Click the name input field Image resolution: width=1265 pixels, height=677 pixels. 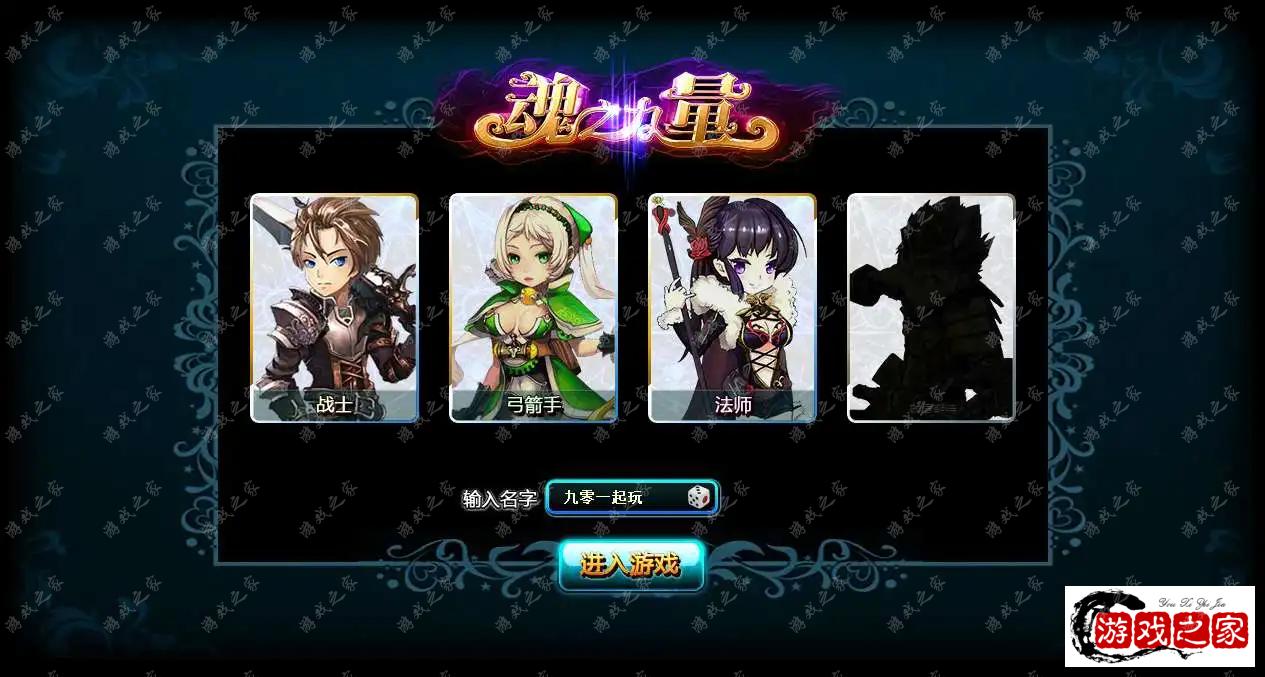[x=615, y=497]
